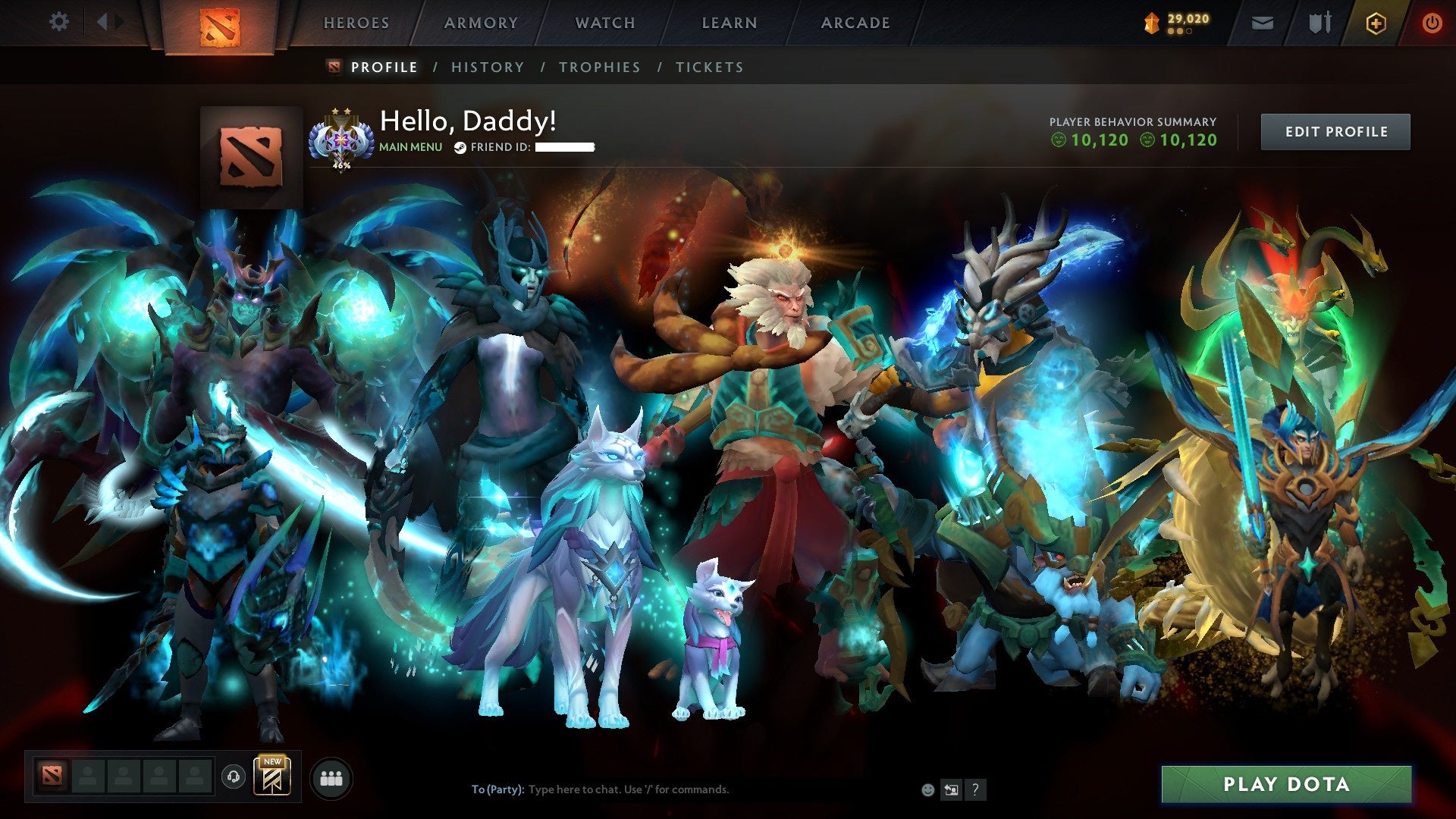Open the TROPHIES tab
Viewport: 1456px width, 819px height.
(x=600, y=67)
